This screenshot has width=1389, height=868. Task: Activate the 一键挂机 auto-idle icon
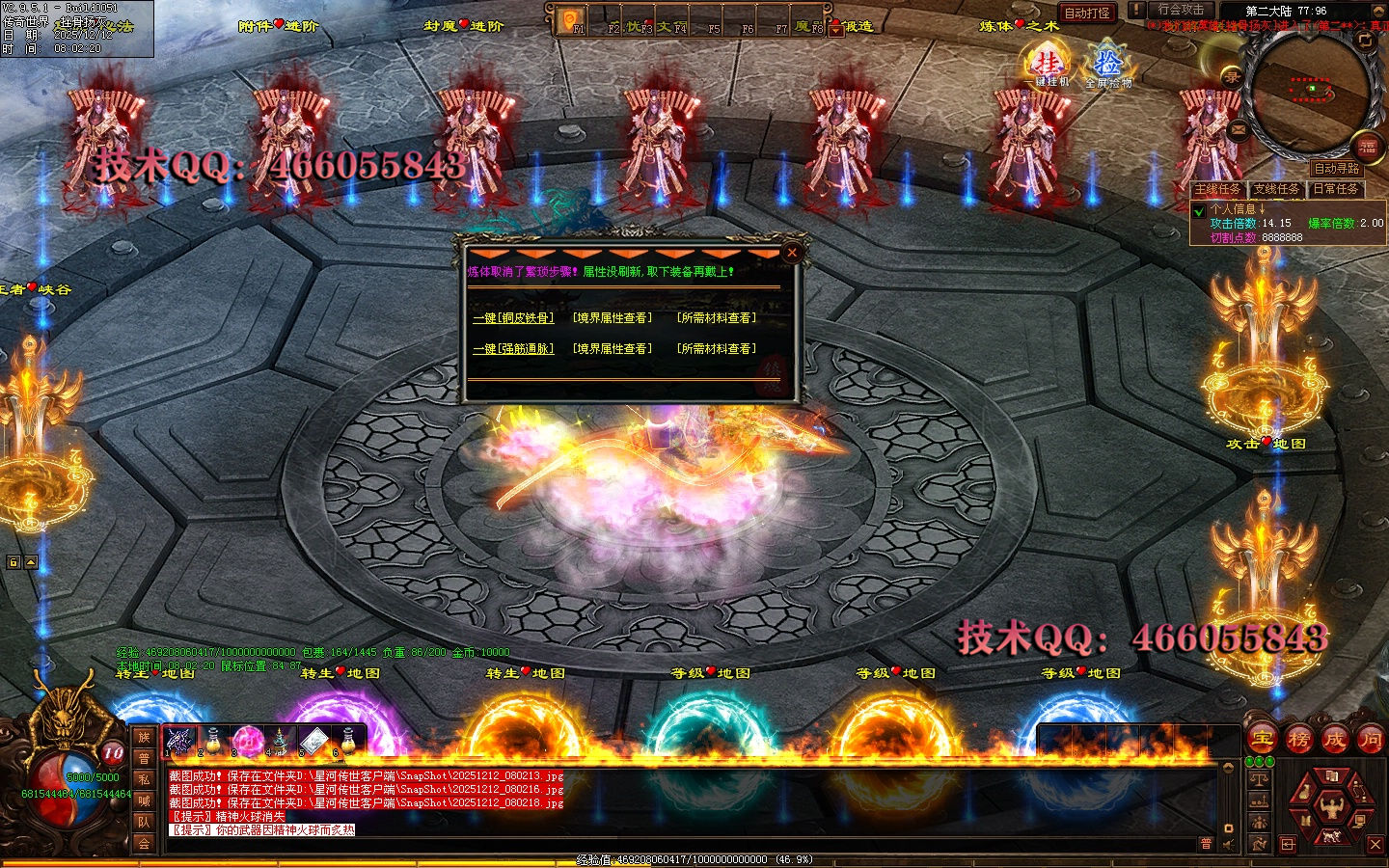point(1049,66)
